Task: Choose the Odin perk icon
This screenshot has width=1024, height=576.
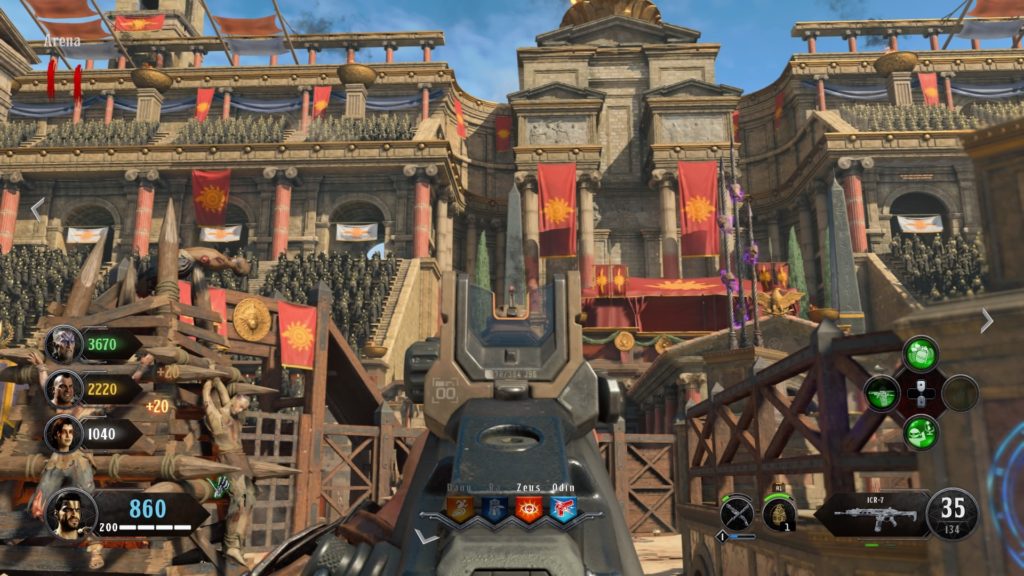Action: (564, 509)
